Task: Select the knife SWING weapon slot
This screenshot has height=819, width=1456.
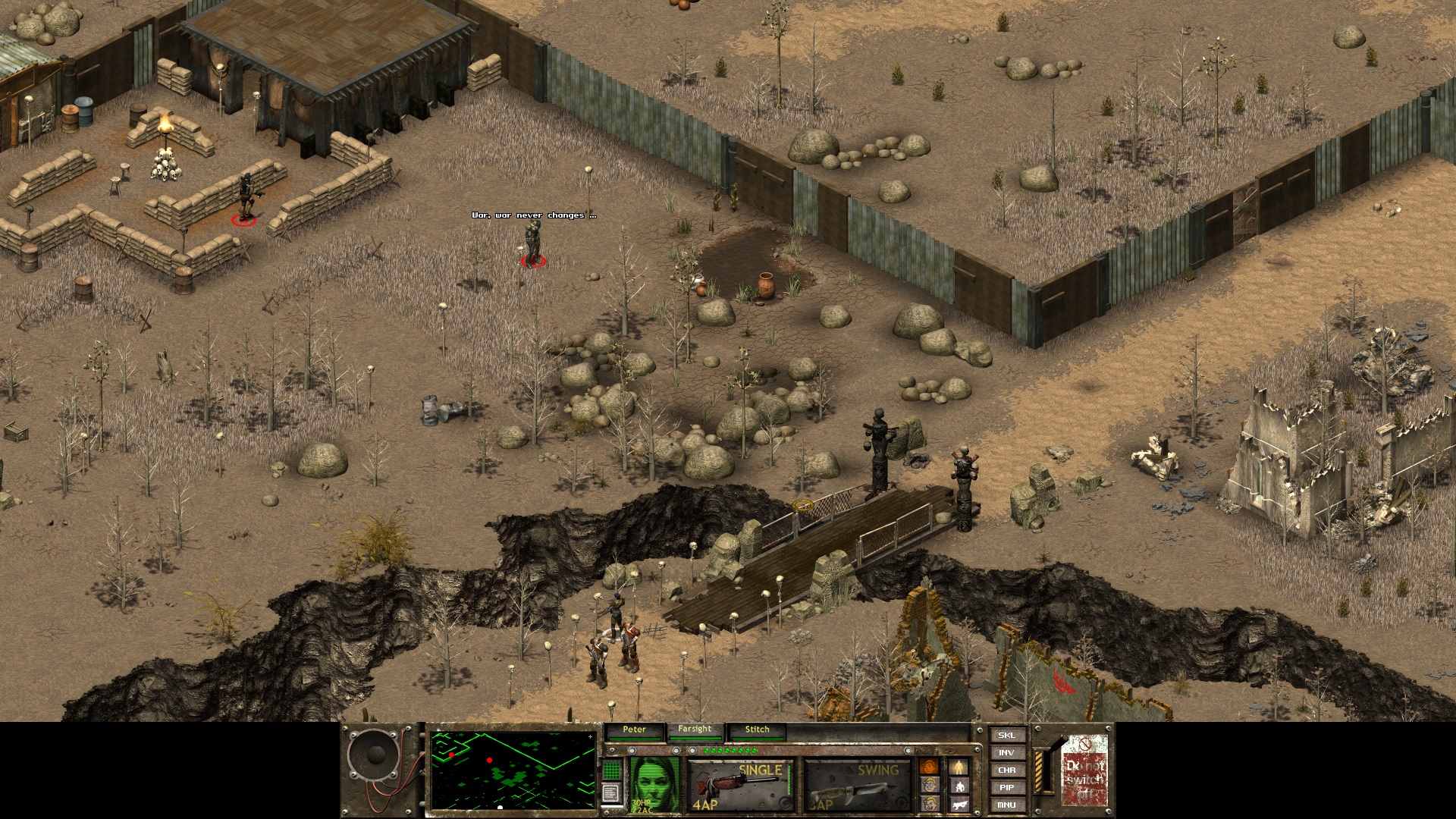Action: tap(857, 785)
